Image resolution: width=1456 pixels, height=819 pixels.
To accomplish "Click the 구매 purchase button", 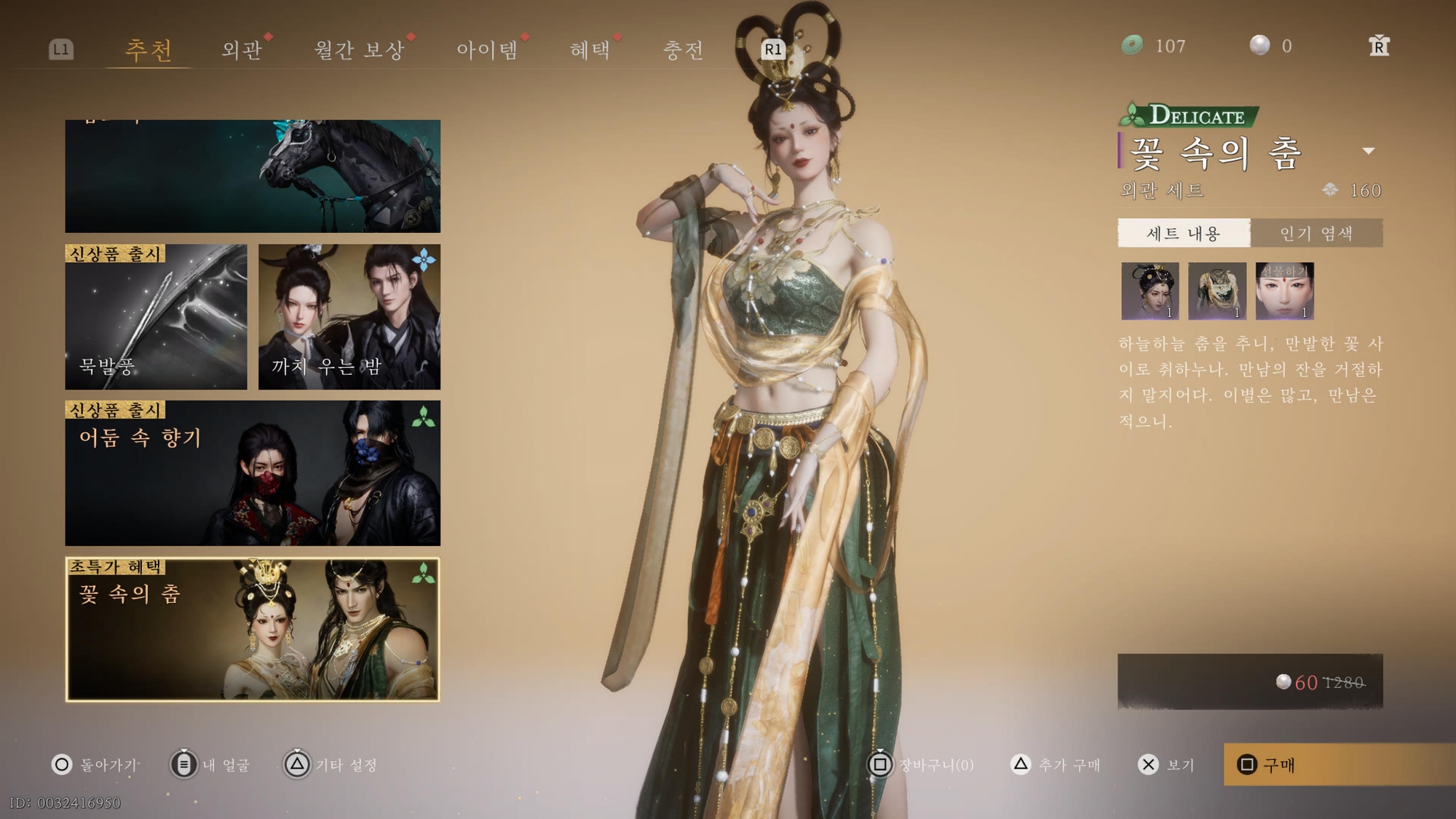I will pos(1338,764).
